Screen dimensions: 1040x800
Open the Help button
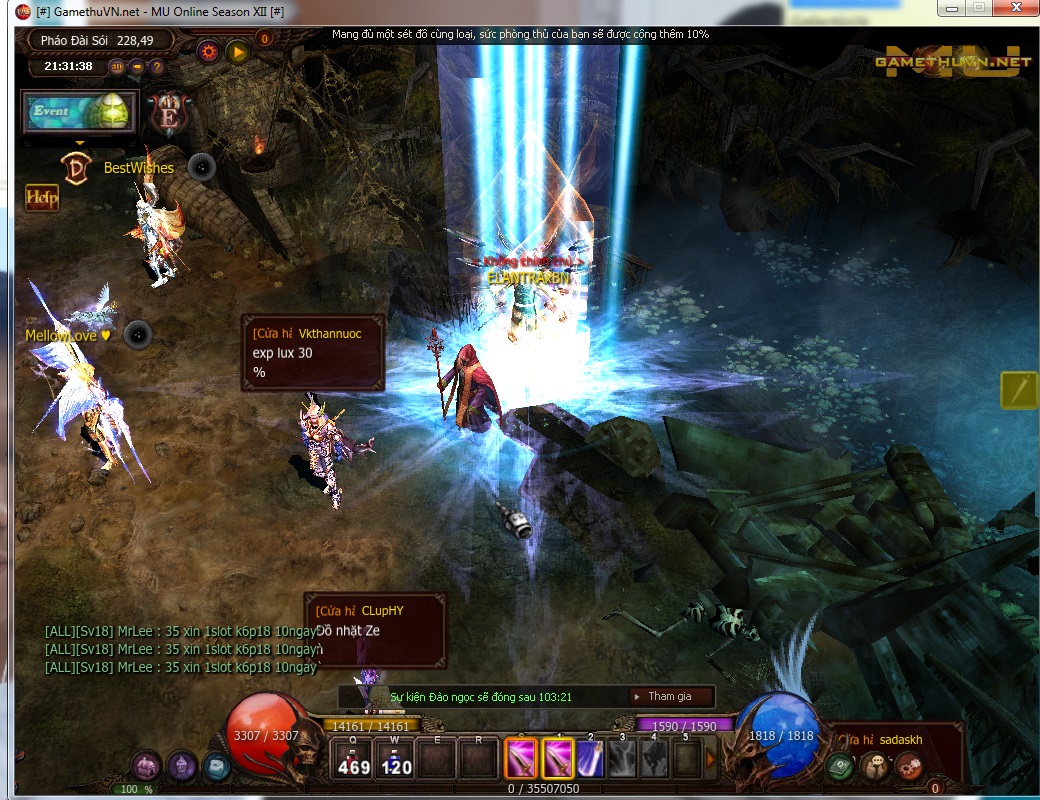pos(42,197)
